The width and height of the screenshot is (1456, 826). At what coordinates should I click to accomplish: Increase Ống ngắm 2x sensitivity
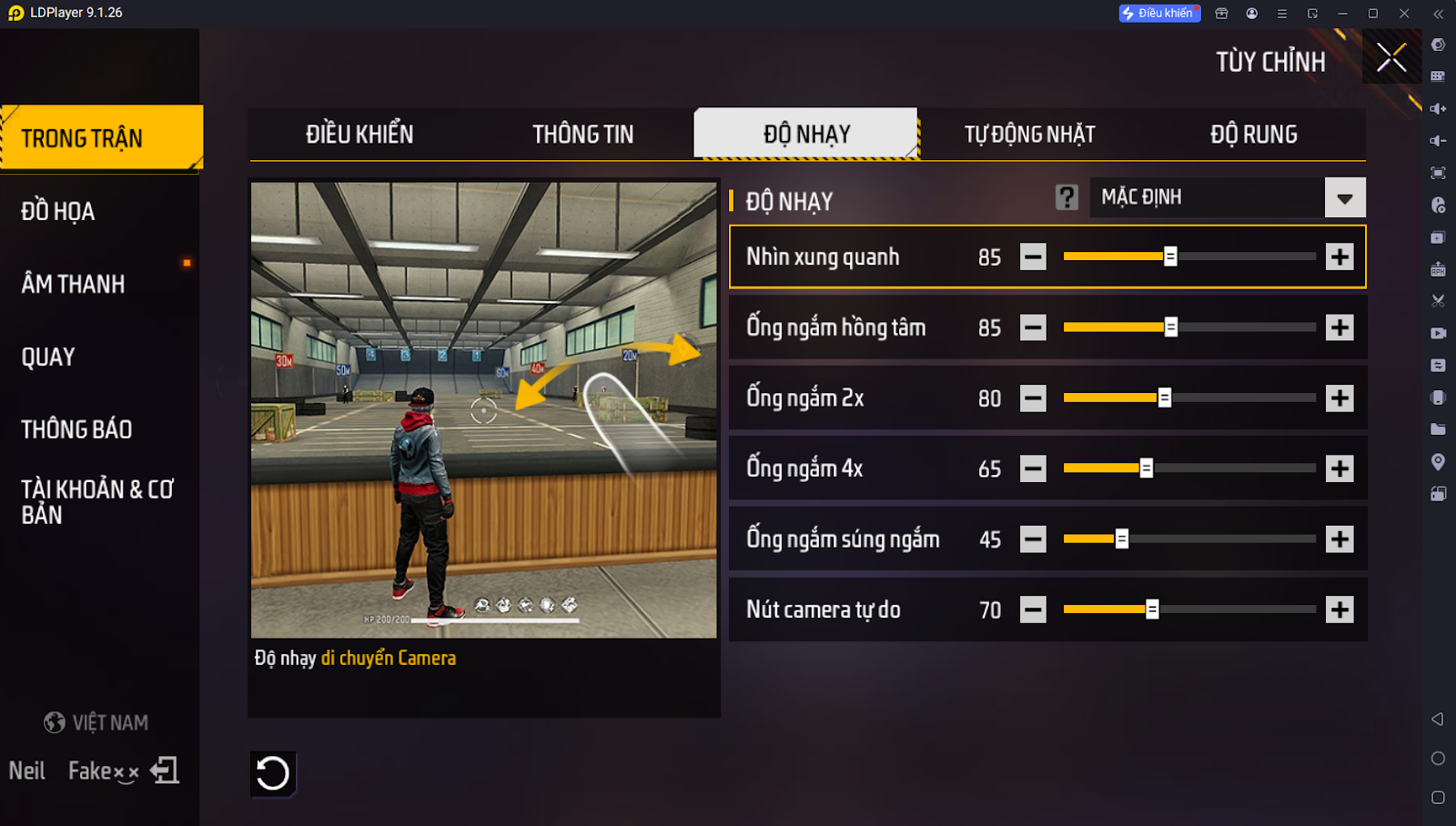(1340, 398)
